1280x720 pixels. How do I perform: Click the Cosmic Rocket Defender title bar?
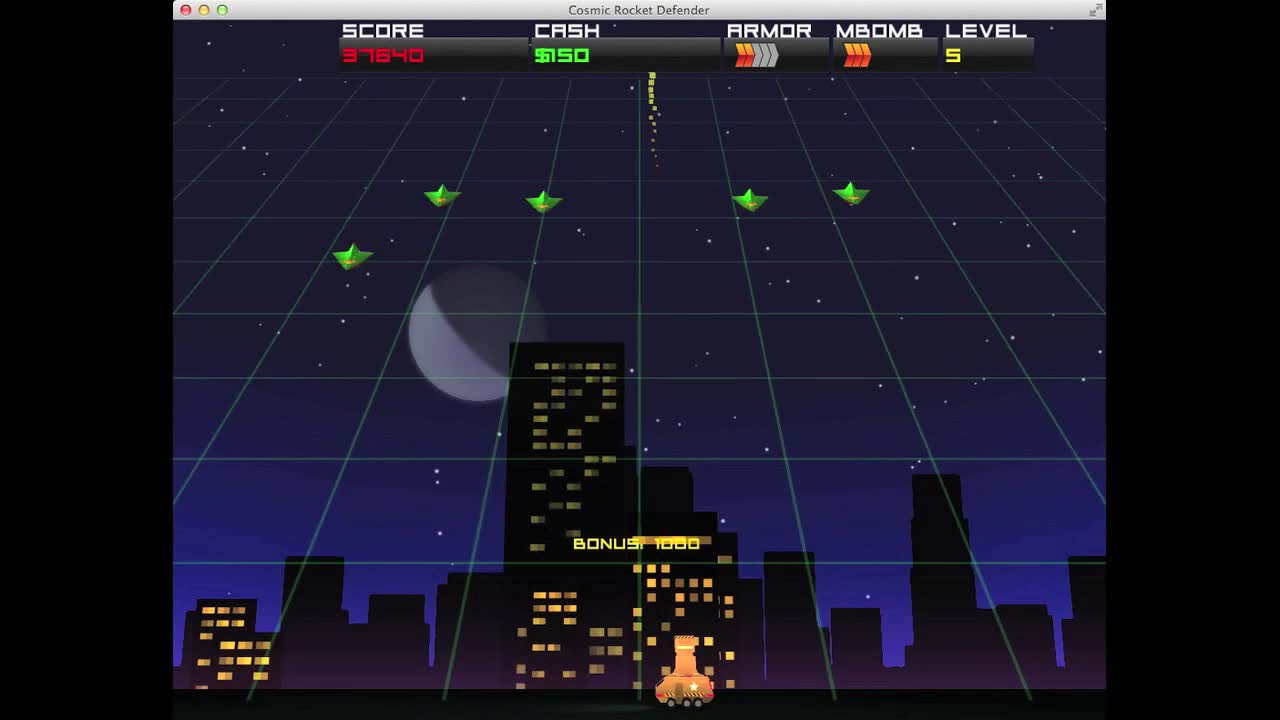click(640, 10)
